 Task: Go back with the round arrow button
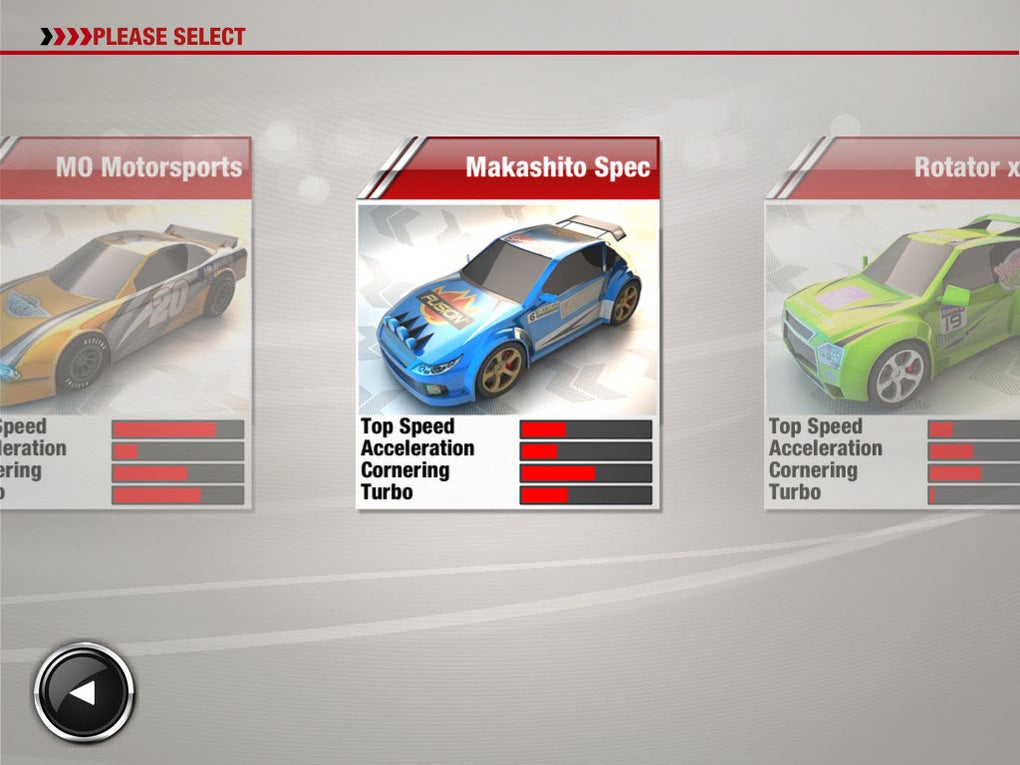pyautogui.click(x=84, y=693)
